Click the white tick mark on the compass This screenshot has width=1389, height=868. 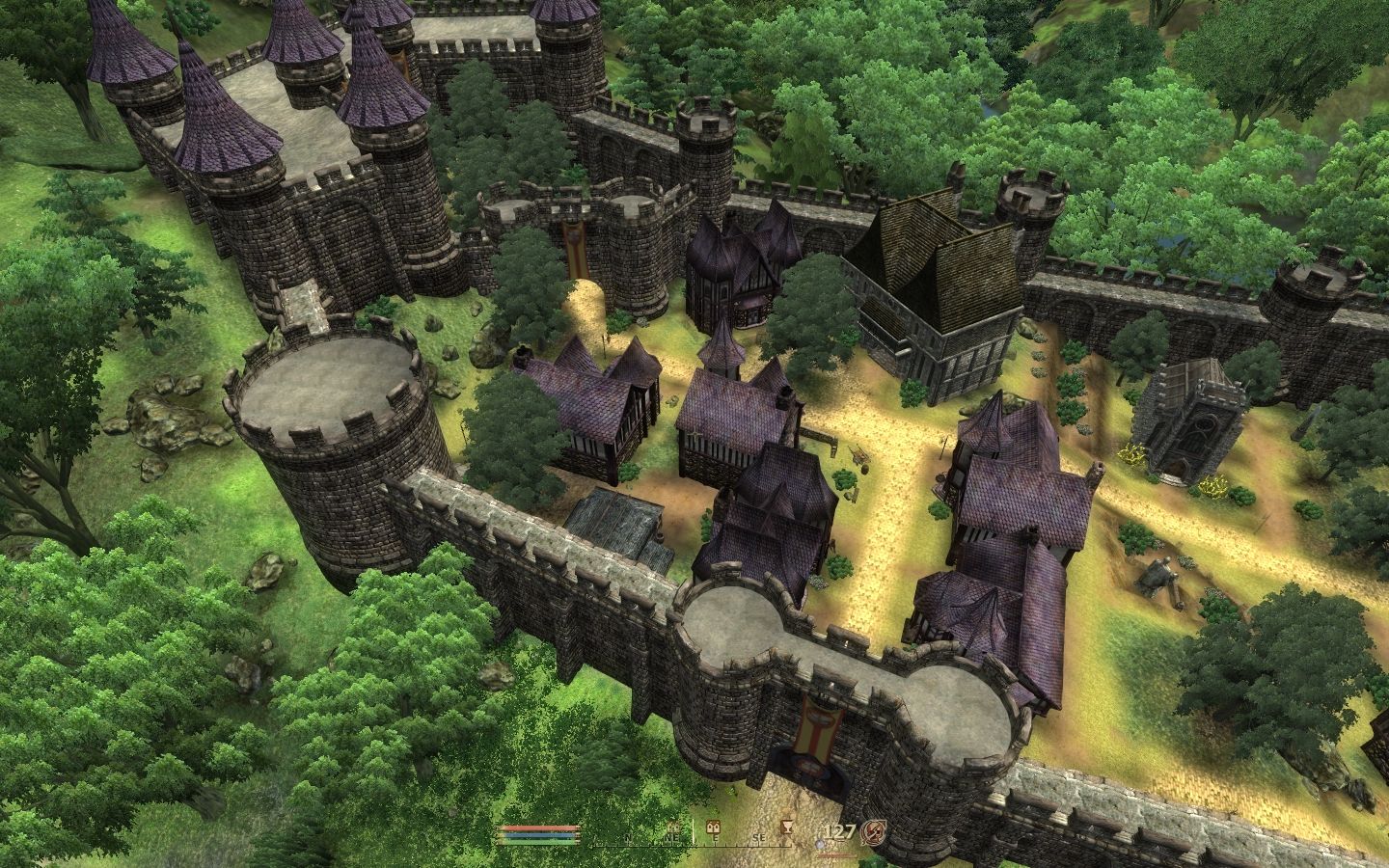pyautogui.click(x=692, y=835)
